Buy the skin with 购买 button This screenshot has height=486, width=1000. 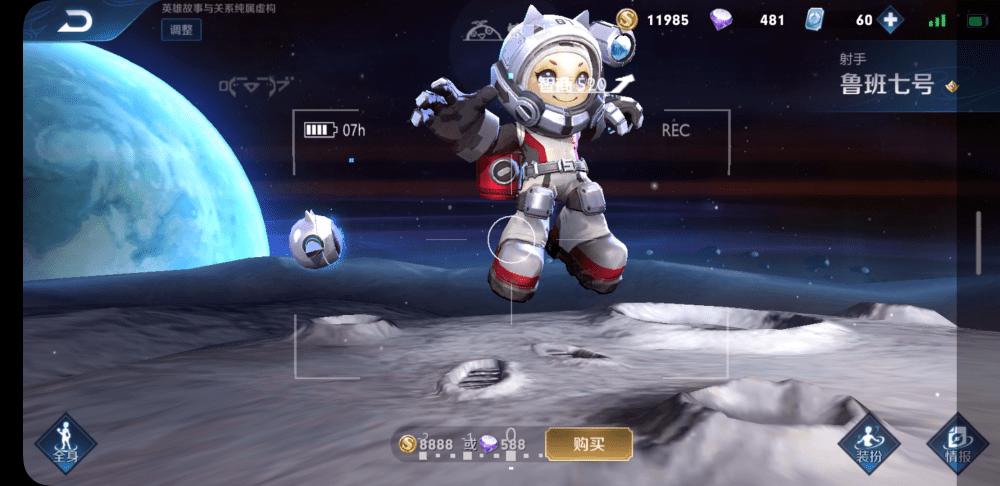[589, 443]
